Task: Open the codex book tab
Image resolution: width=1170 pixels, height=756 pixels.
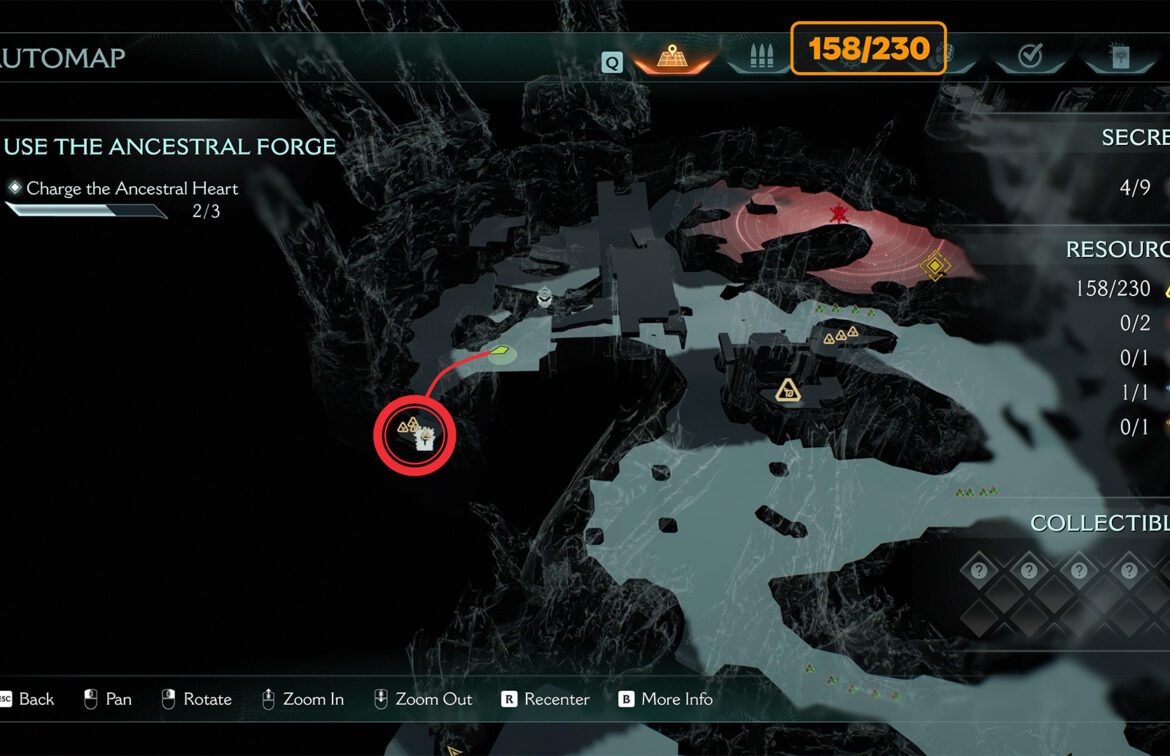Action: click(1119, 57)
